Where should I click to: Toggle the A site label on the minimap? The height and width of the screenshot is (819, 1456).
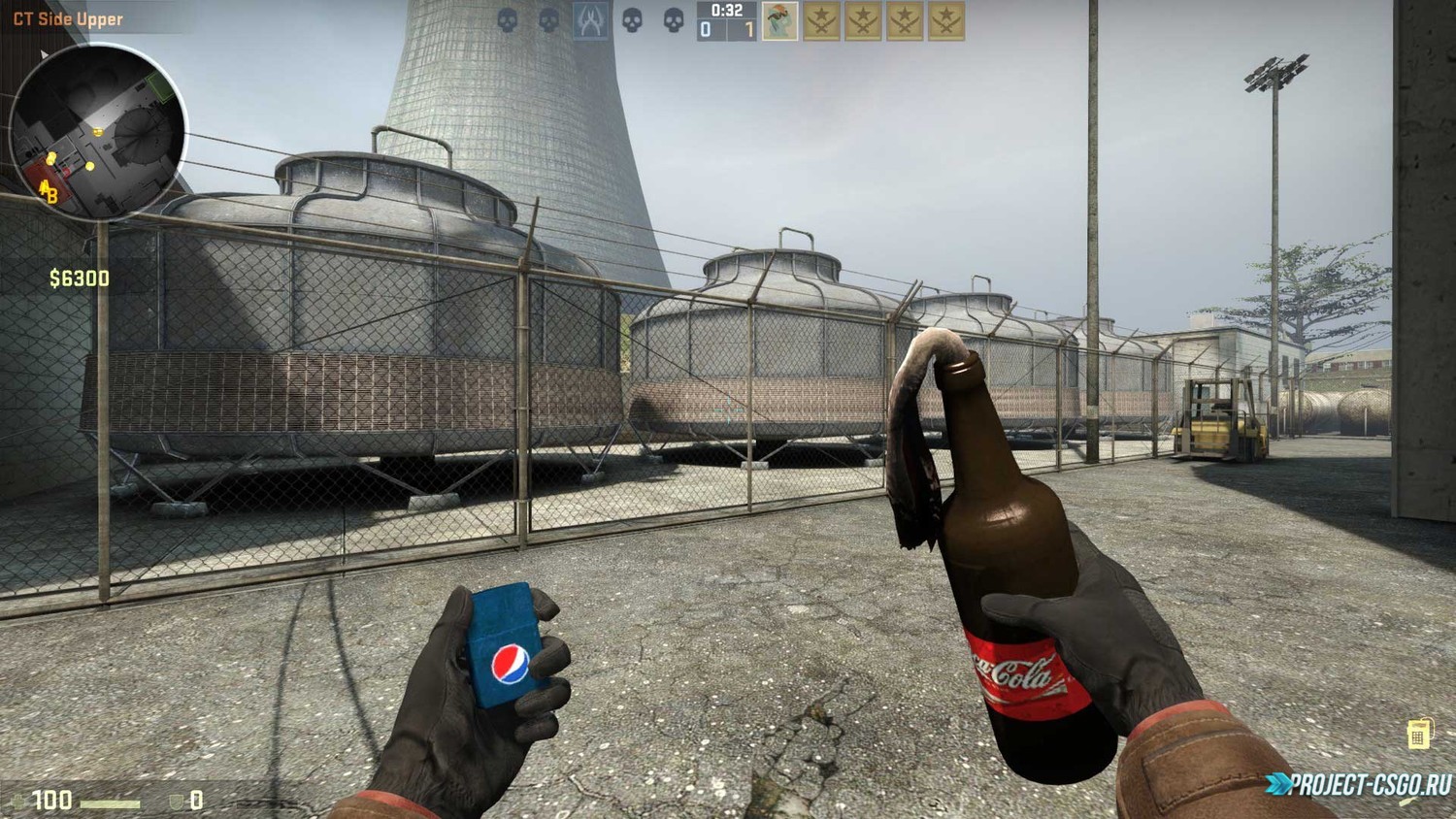point(44,188)
